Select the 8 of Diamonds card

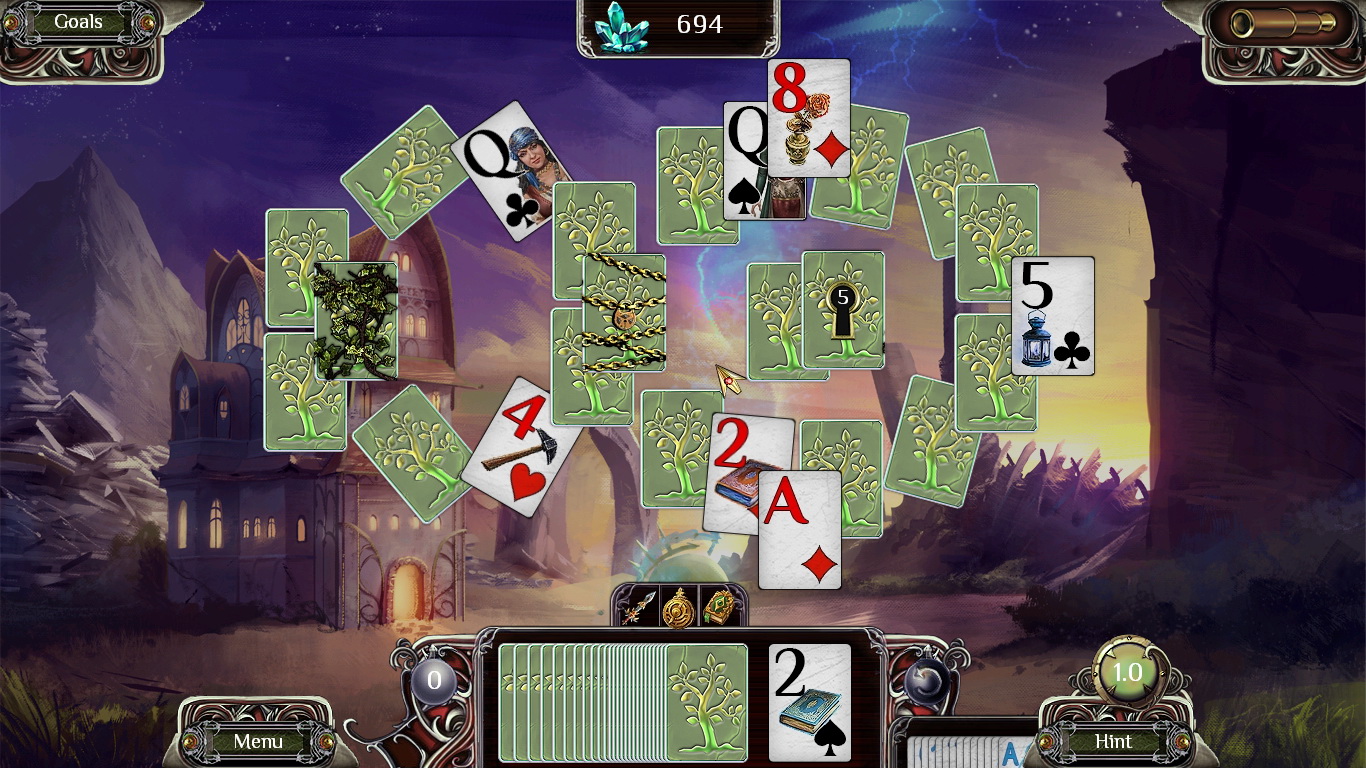[x=810, y=120]
